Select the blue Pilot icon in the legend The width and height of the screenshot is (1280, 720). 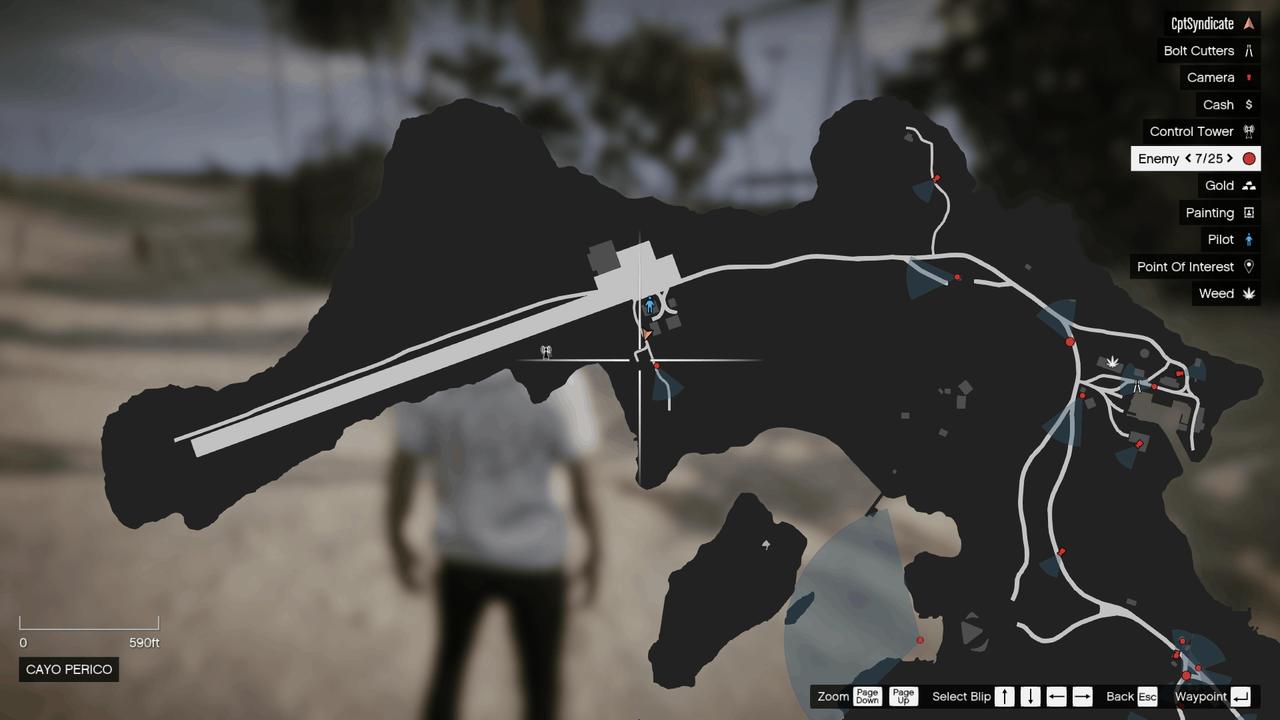[1247, 239]
